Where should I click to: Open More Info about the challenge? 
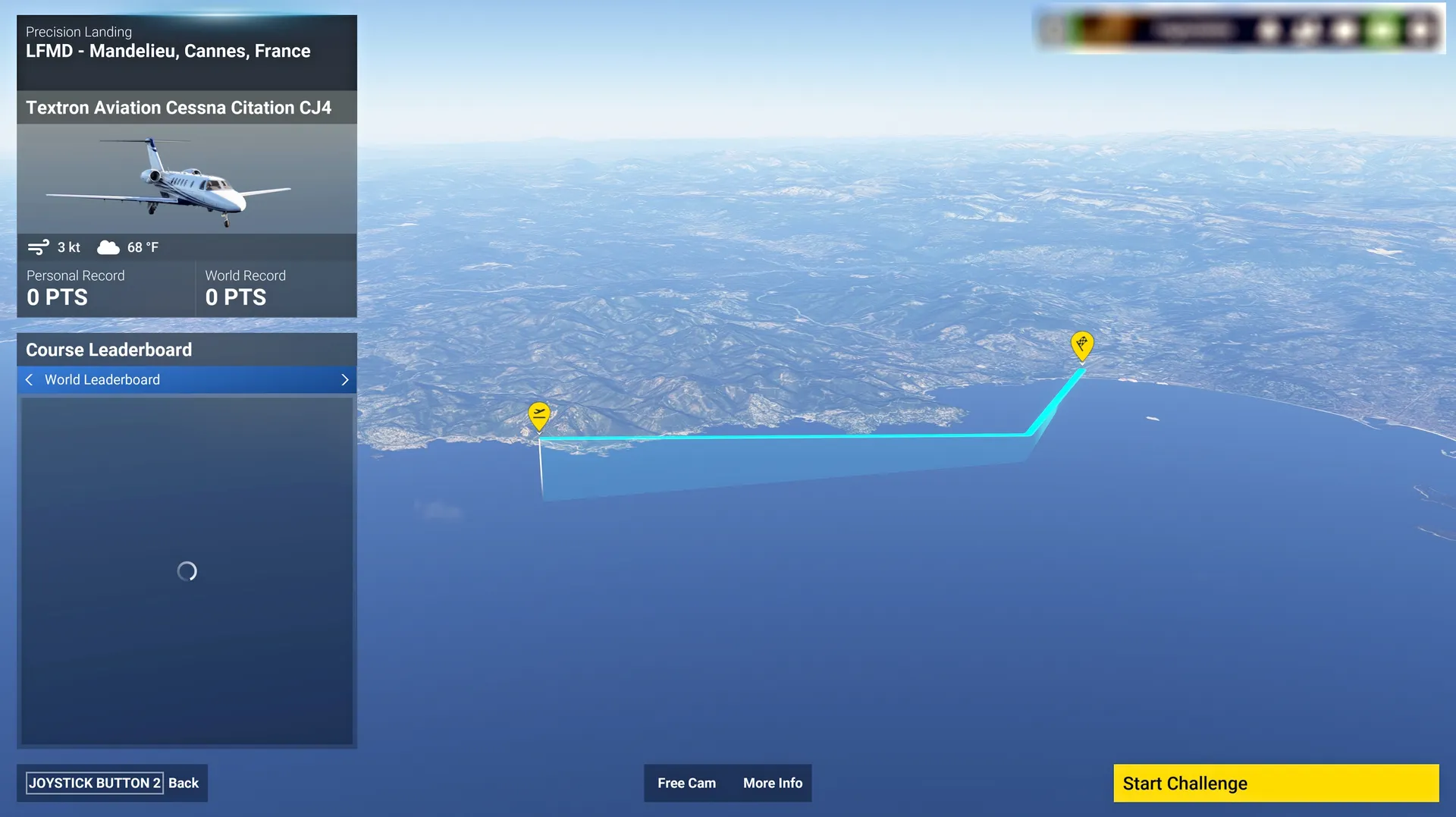[x=772, y=783]
